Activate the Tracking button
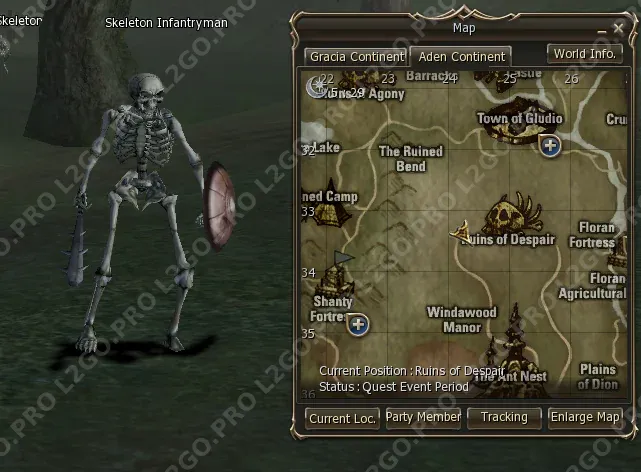Image resolution: width=641 pixels, height=472 pixels. (x=503, y=417)
